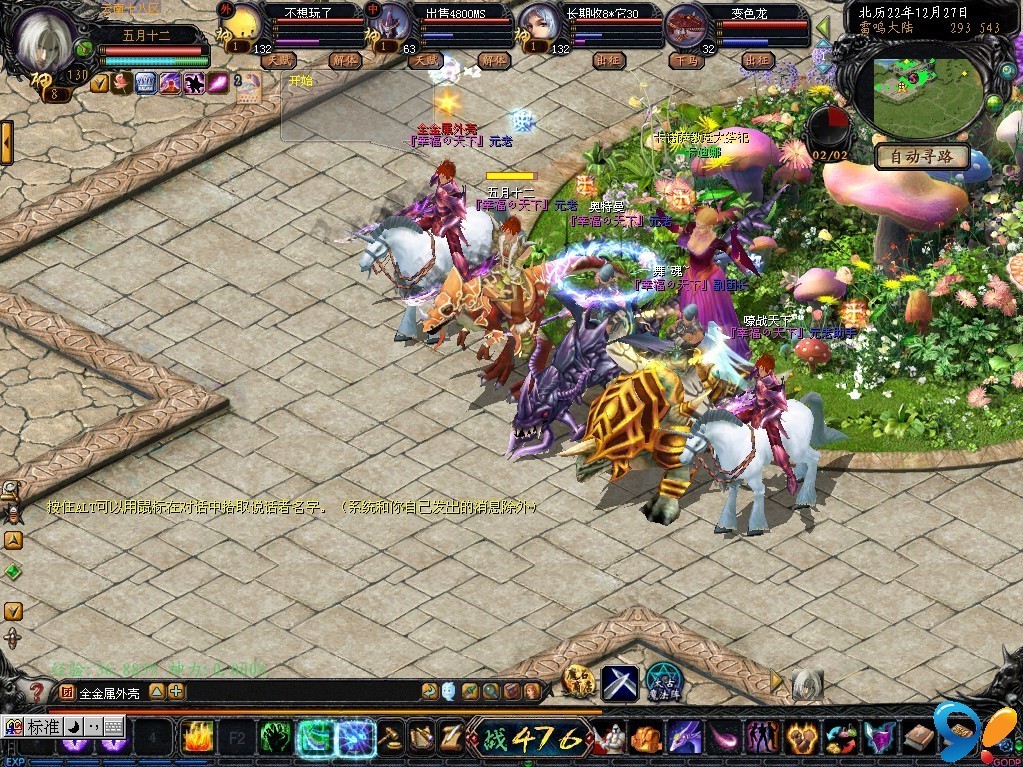This screenshot has height=767, width=1023.
Task: Collapse the pet bar with green arrow
Action: [x=823, y=27]
